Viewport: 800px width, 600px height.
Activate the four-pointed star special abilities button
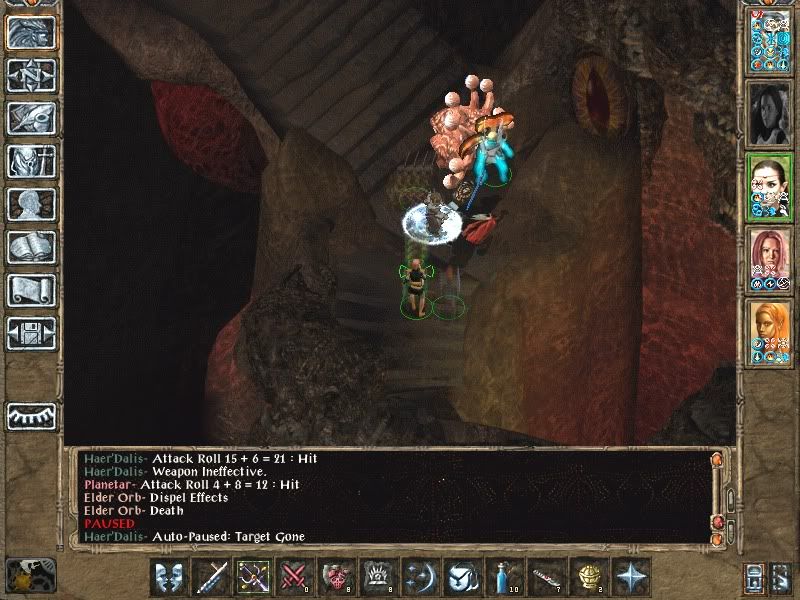pos(627,577)
